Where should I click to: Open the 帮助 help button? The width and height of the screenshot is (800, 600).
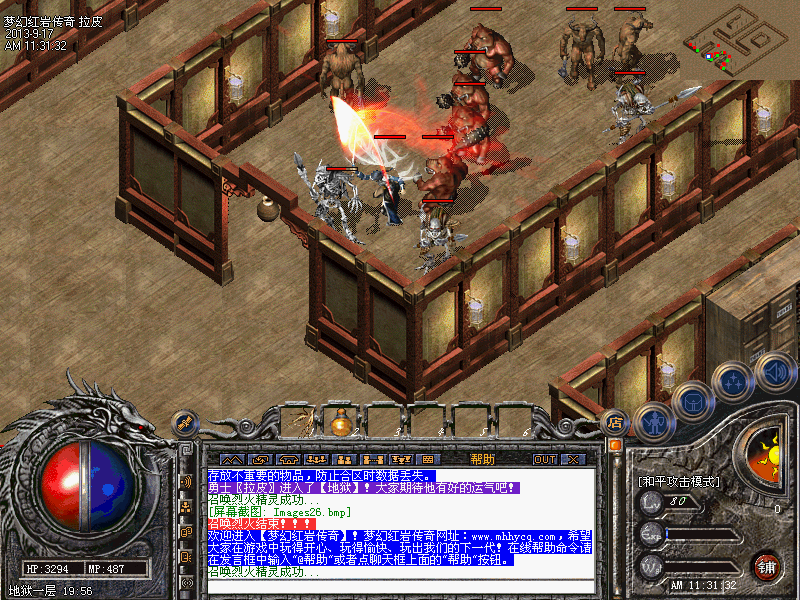click(482, 459)
